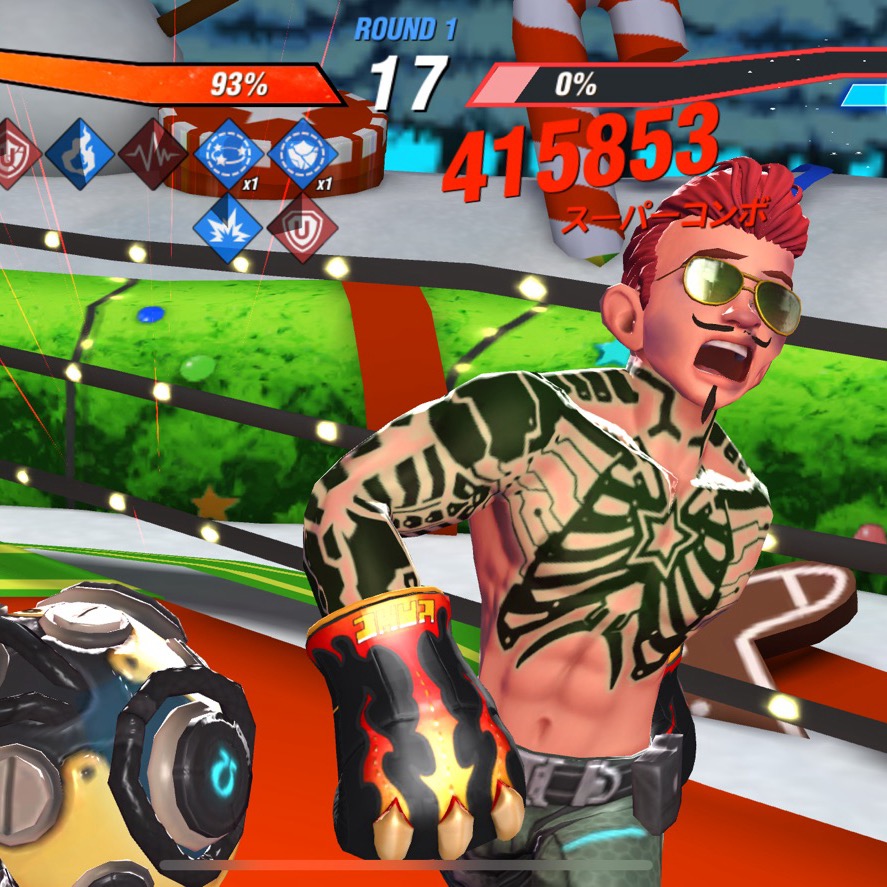Image resolution: width=887 pixels, height=887 pixels.
Task: Tap the blue explosion burst icon
Action: (228, 226)
